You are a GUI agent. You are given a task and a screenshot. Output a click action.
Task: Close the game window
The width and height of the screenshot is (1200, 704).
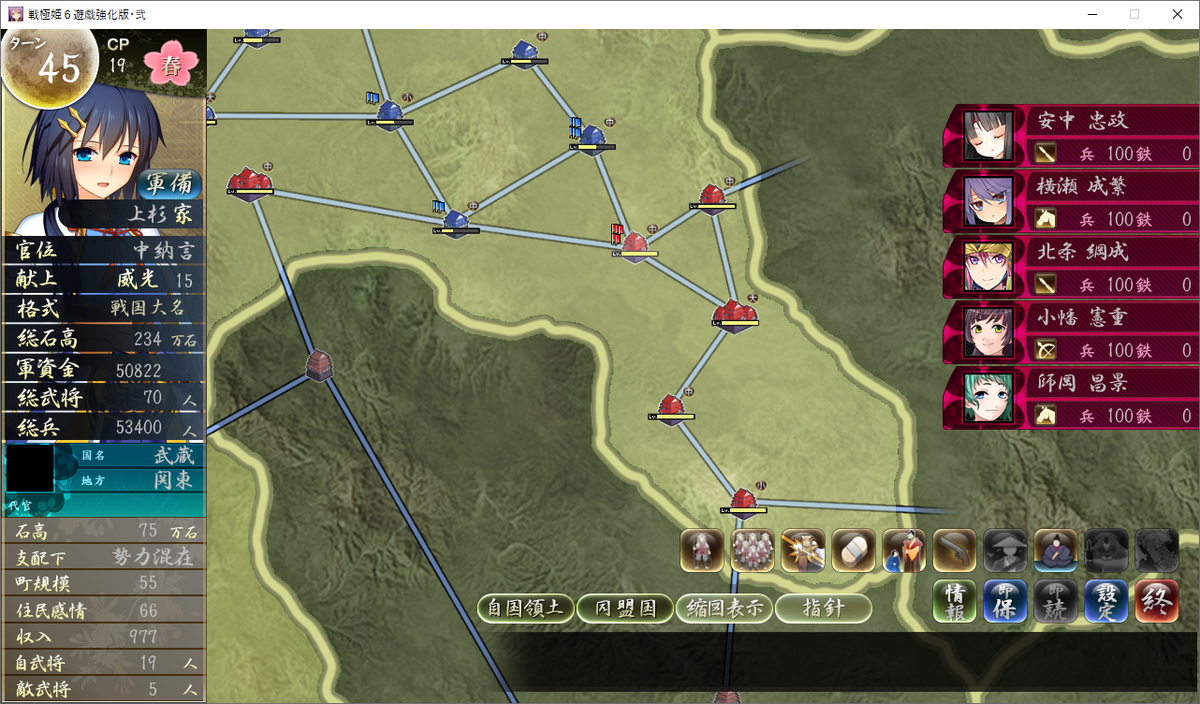pyautogui.click(x=1176, y=14)
